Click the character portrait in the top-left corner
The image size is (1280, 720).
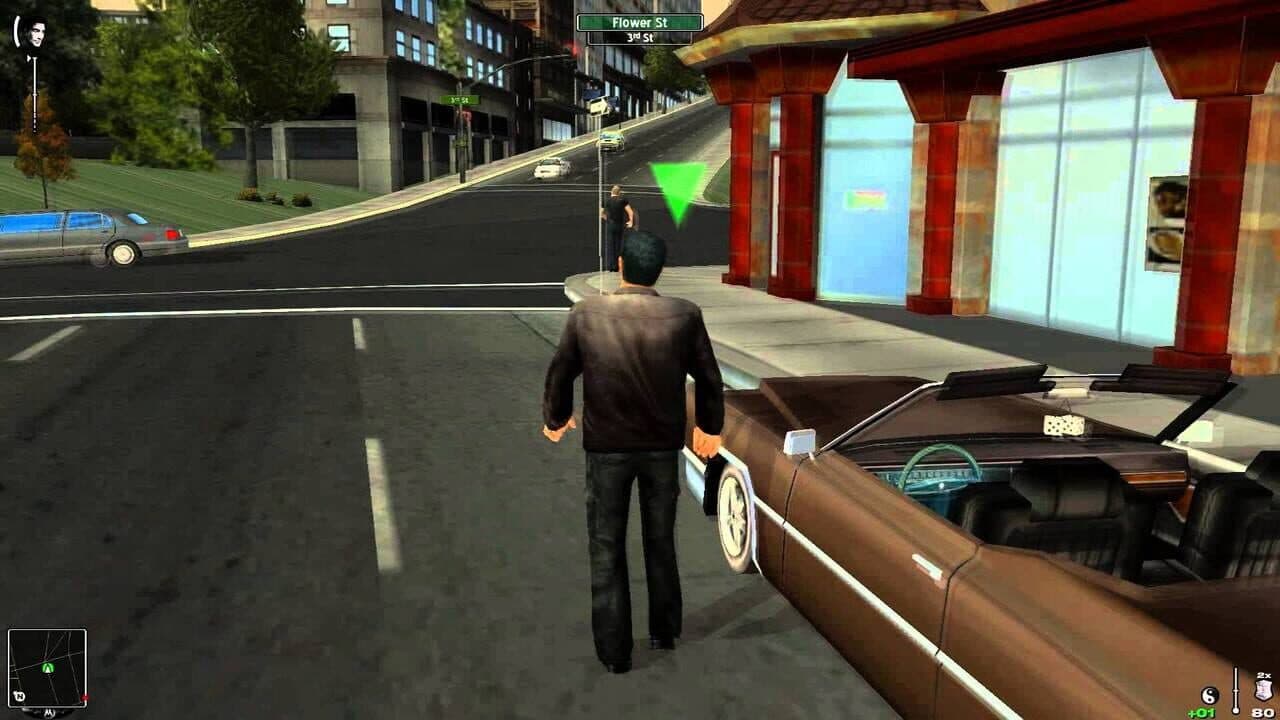(x=36, y=33)
